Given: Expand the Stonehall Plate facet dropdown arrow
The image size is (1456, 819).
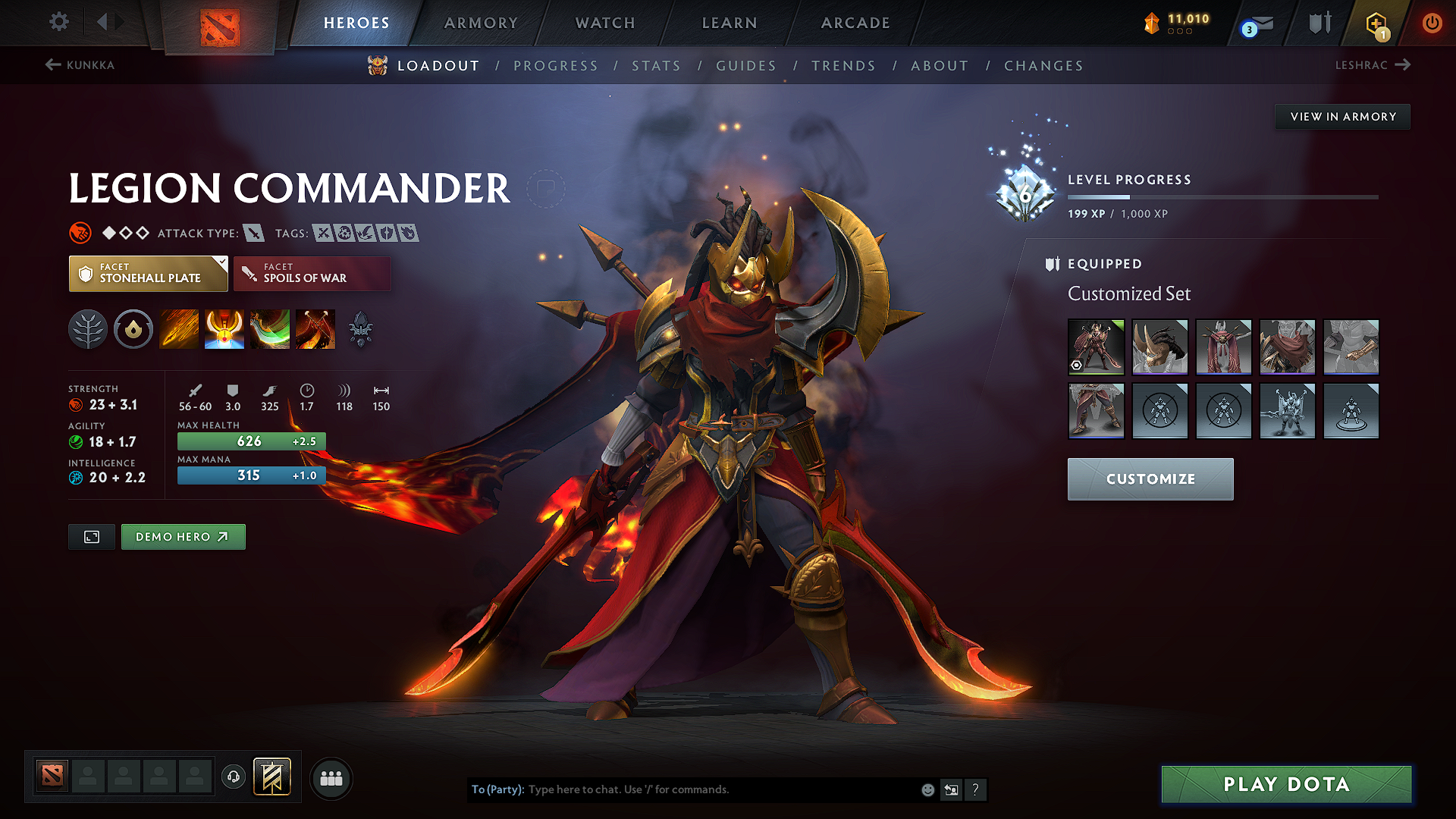Looking at the screenshot, I should click(221, 263).
